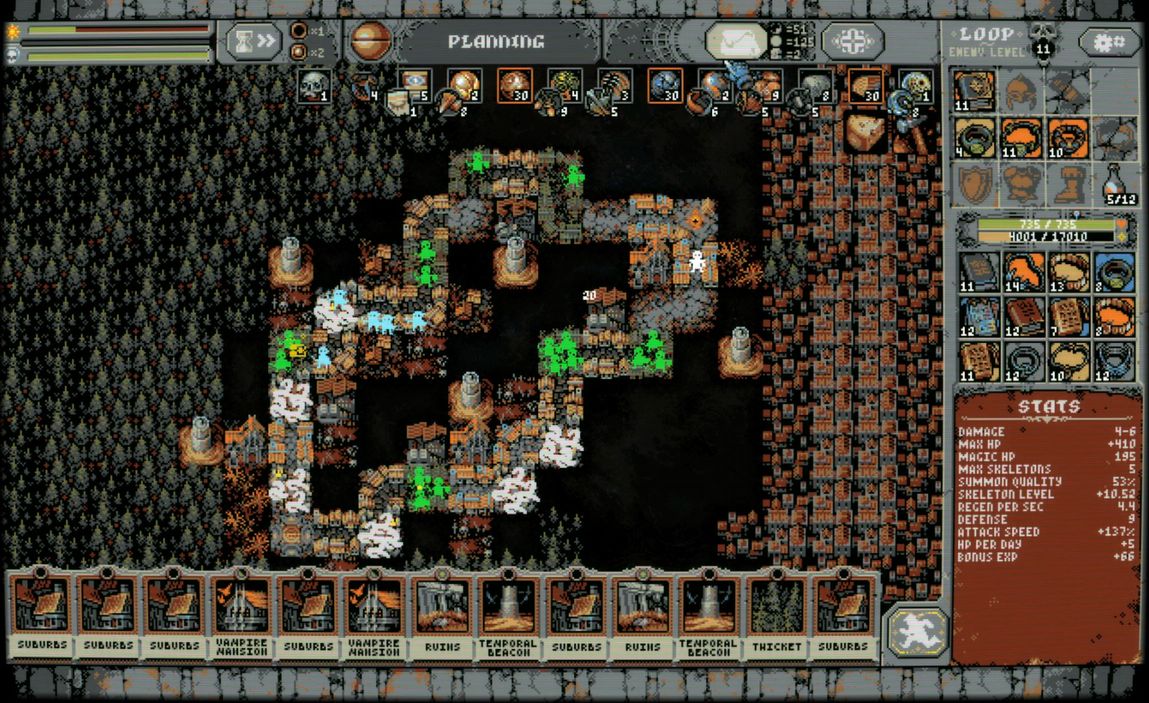Screen dimensions: 1149x703
Task: Click the Planning mode orb button
Action: point(371,42)
